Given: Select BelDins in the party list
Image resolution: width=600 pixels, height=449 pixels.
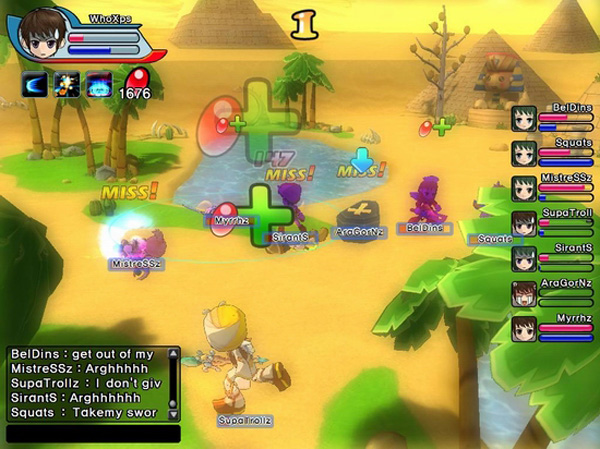Looking at the screenshot, I should pos(525,119).
